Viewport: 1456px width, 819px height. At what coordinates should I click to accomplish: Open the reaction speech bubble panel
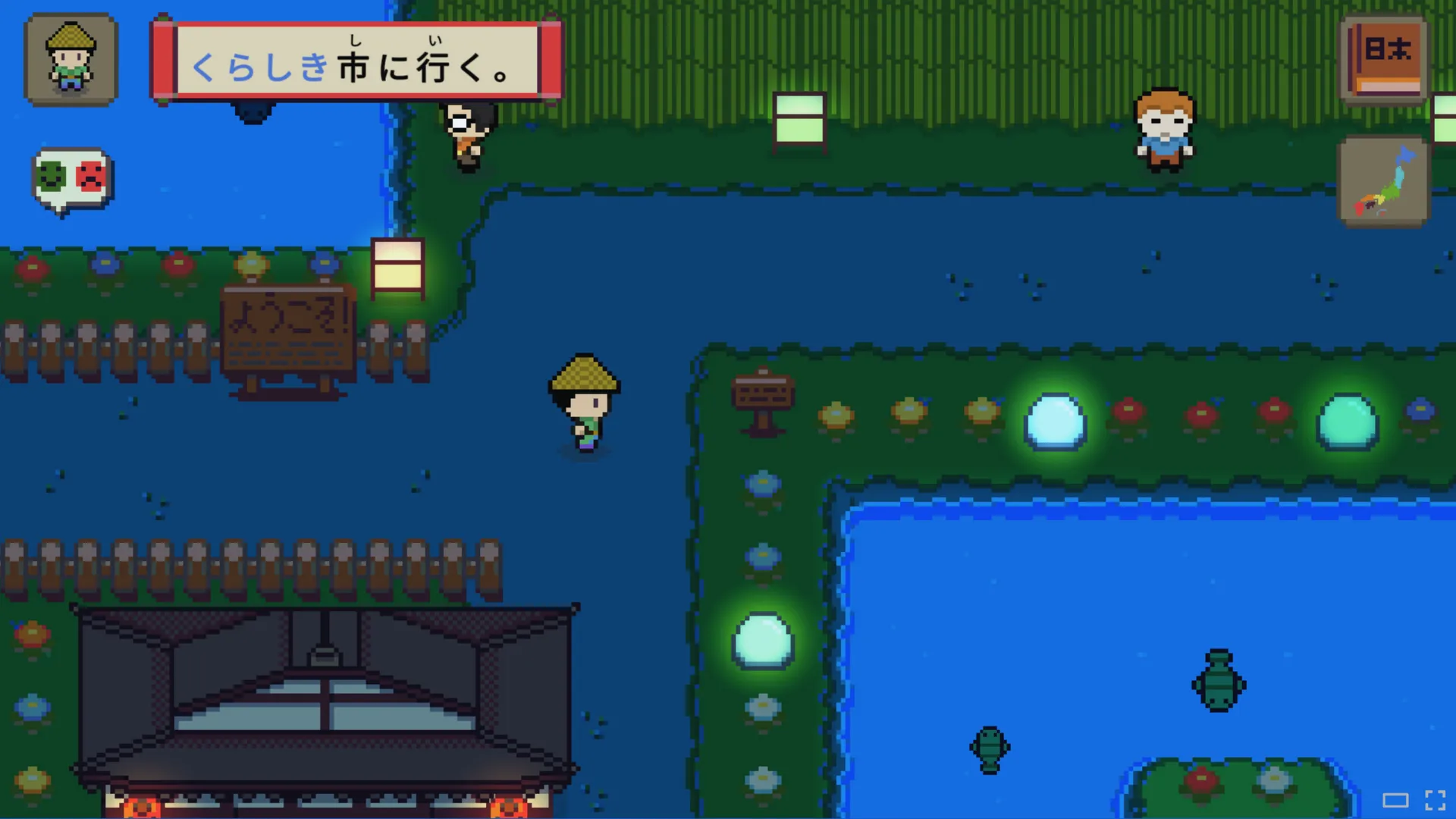tap(71, 178)
